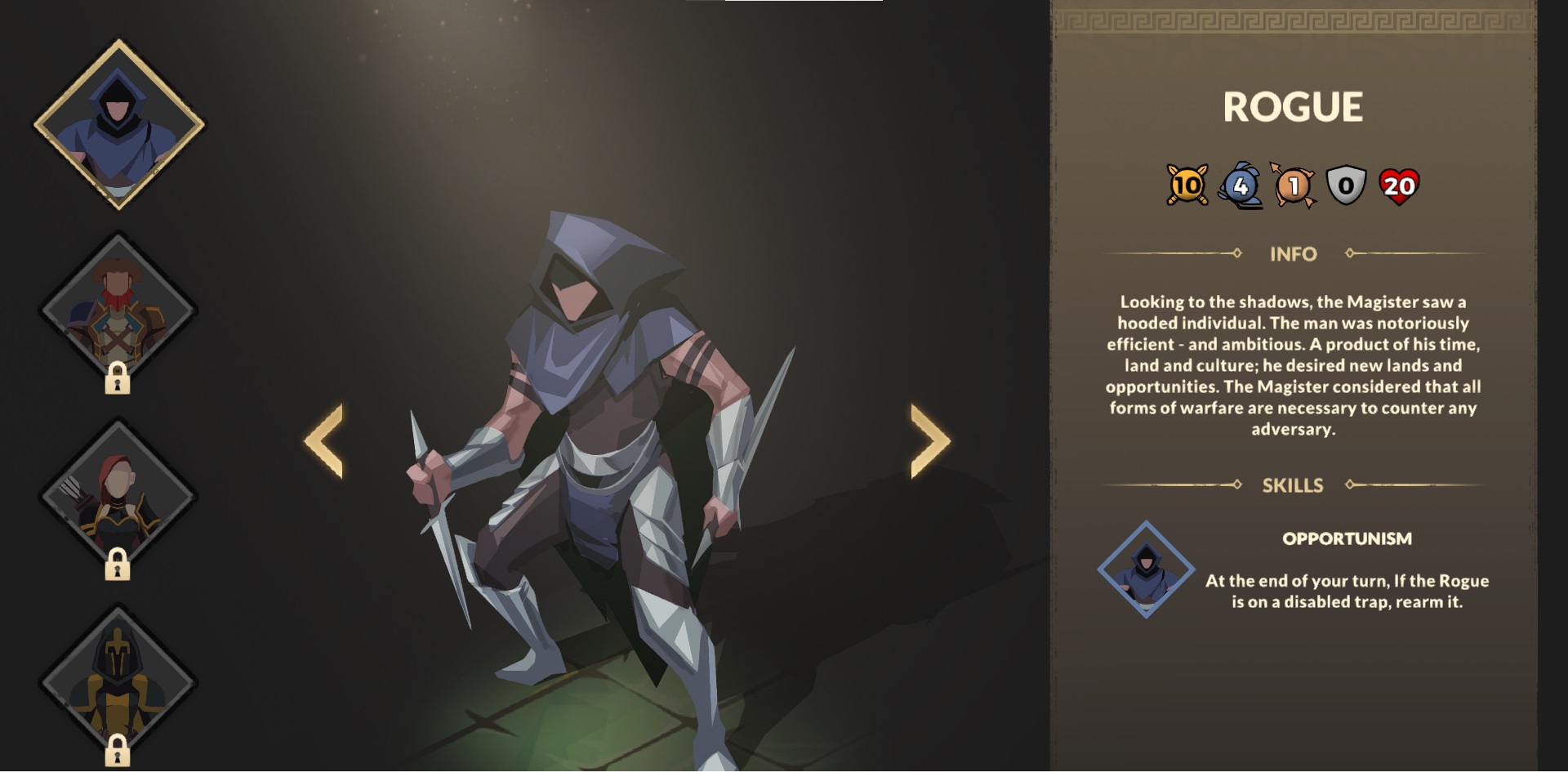Expand the INFO section header

(1292, 254)
